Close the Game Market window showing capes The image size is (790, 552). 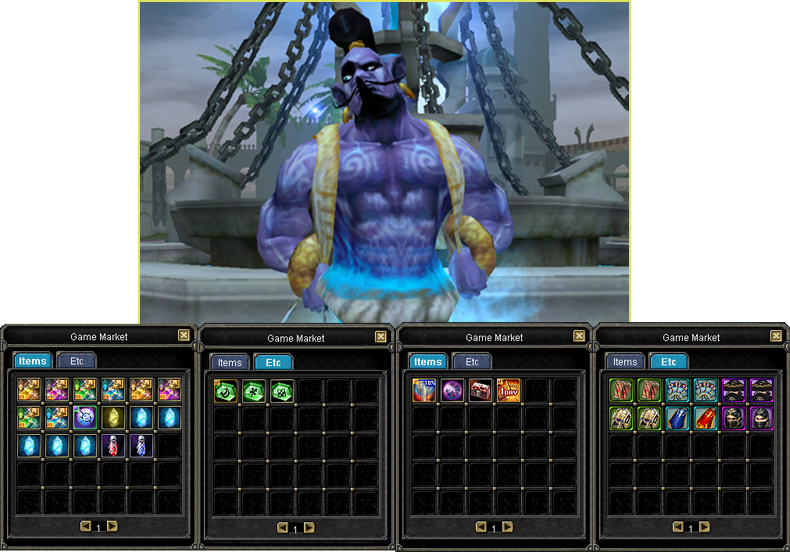[x=775, y=337]
